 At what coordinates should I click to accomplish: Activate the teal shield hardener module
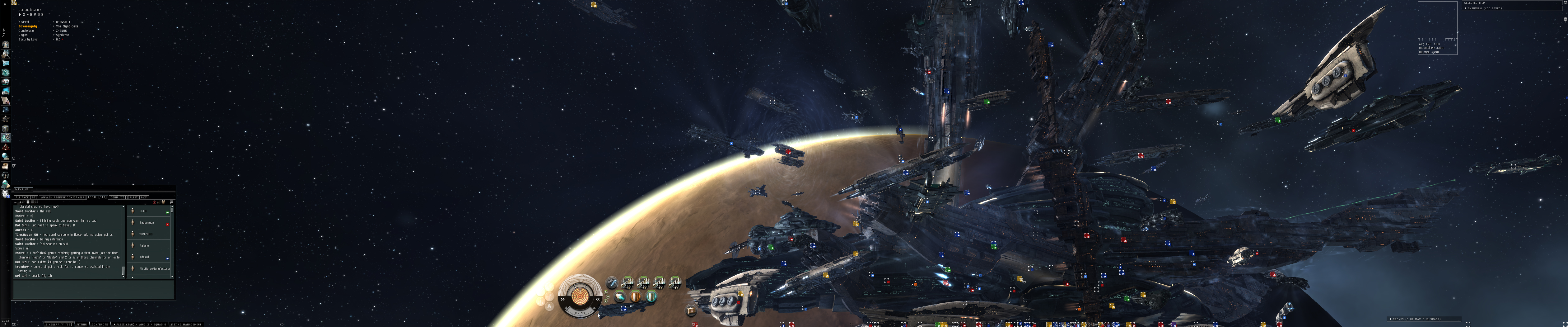[x=651, y=297]
